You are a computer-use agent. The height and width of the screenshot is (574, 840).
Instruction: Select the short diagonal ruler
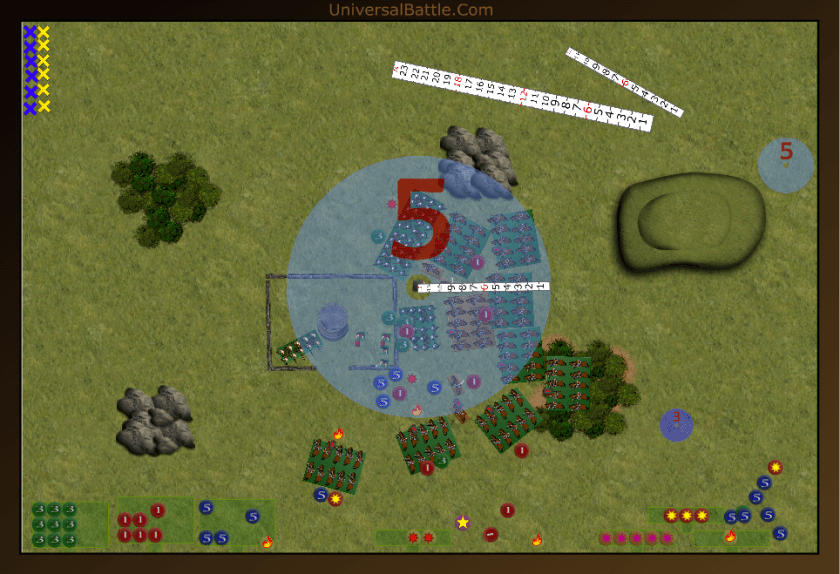[x=624, y=82]
